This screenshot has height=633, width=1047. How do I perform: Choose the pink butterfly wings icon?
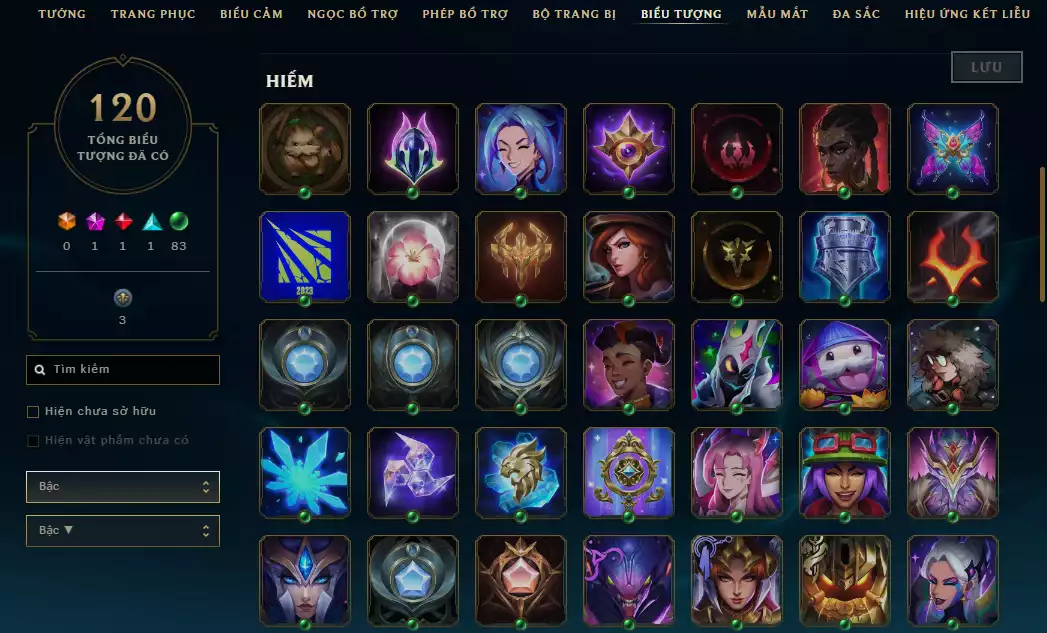coord(953,148)
